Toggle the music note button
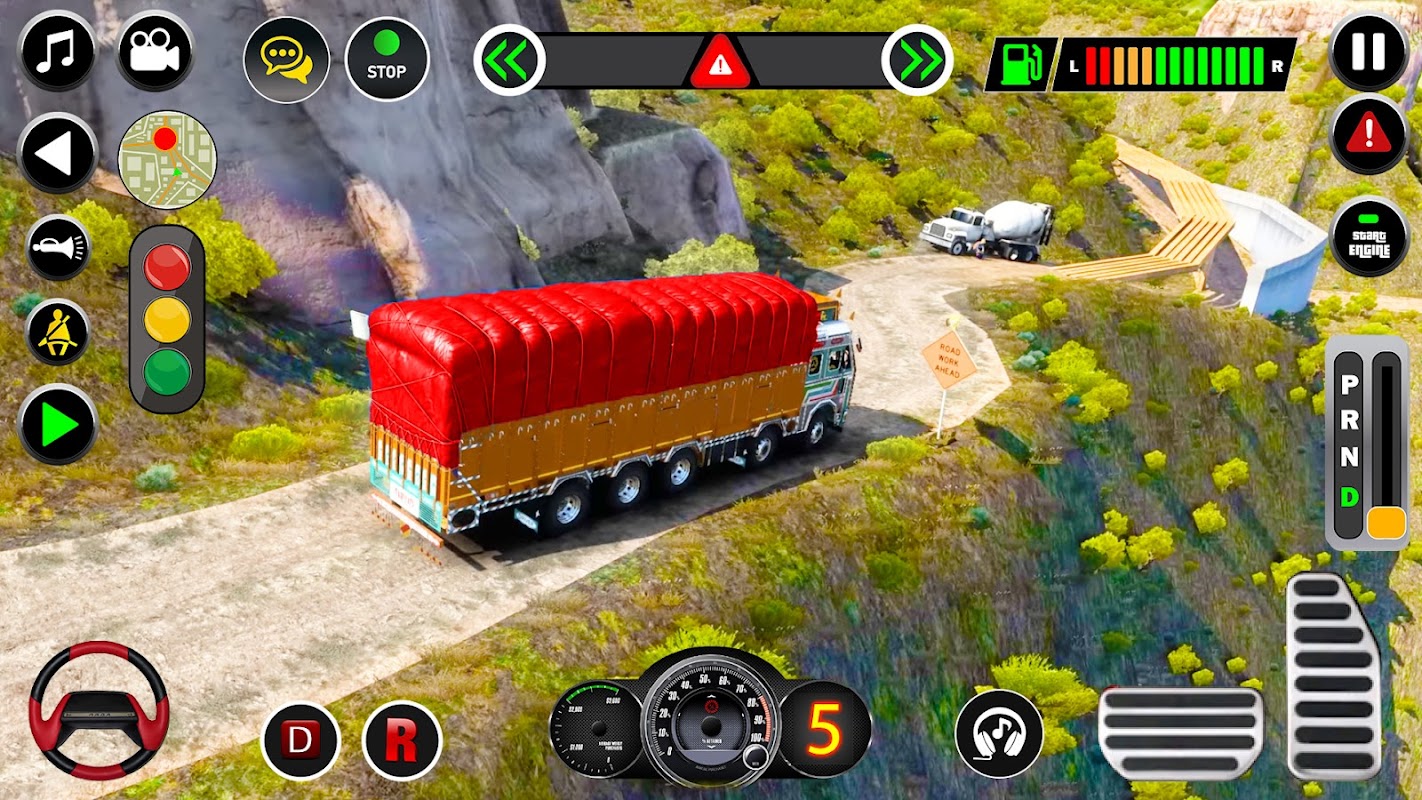Screen dimensions: 1422x800 coord(56,52)
